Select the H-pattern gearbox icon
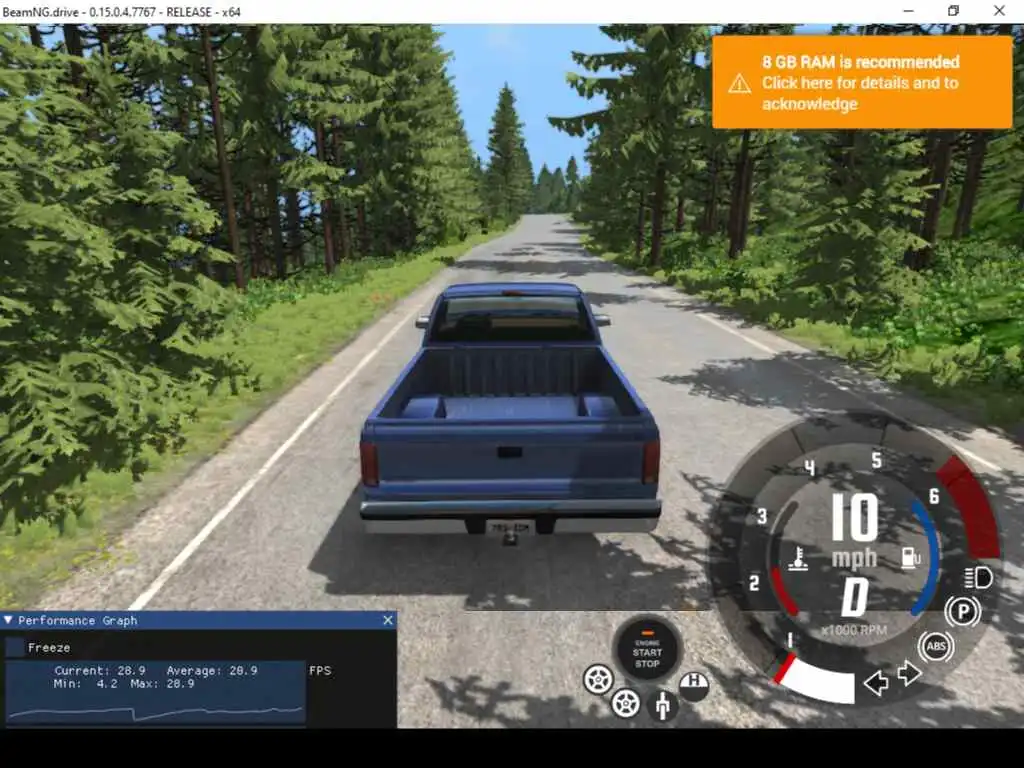The width and height of the screenshot is (1024, 768). point(694,685)
